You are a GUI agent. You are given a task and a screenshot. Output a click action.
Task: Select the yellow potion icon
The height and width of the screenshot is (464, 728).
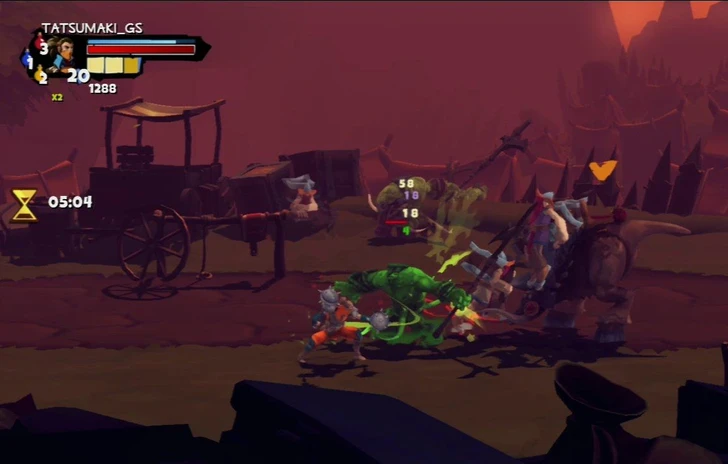(40, 75)
